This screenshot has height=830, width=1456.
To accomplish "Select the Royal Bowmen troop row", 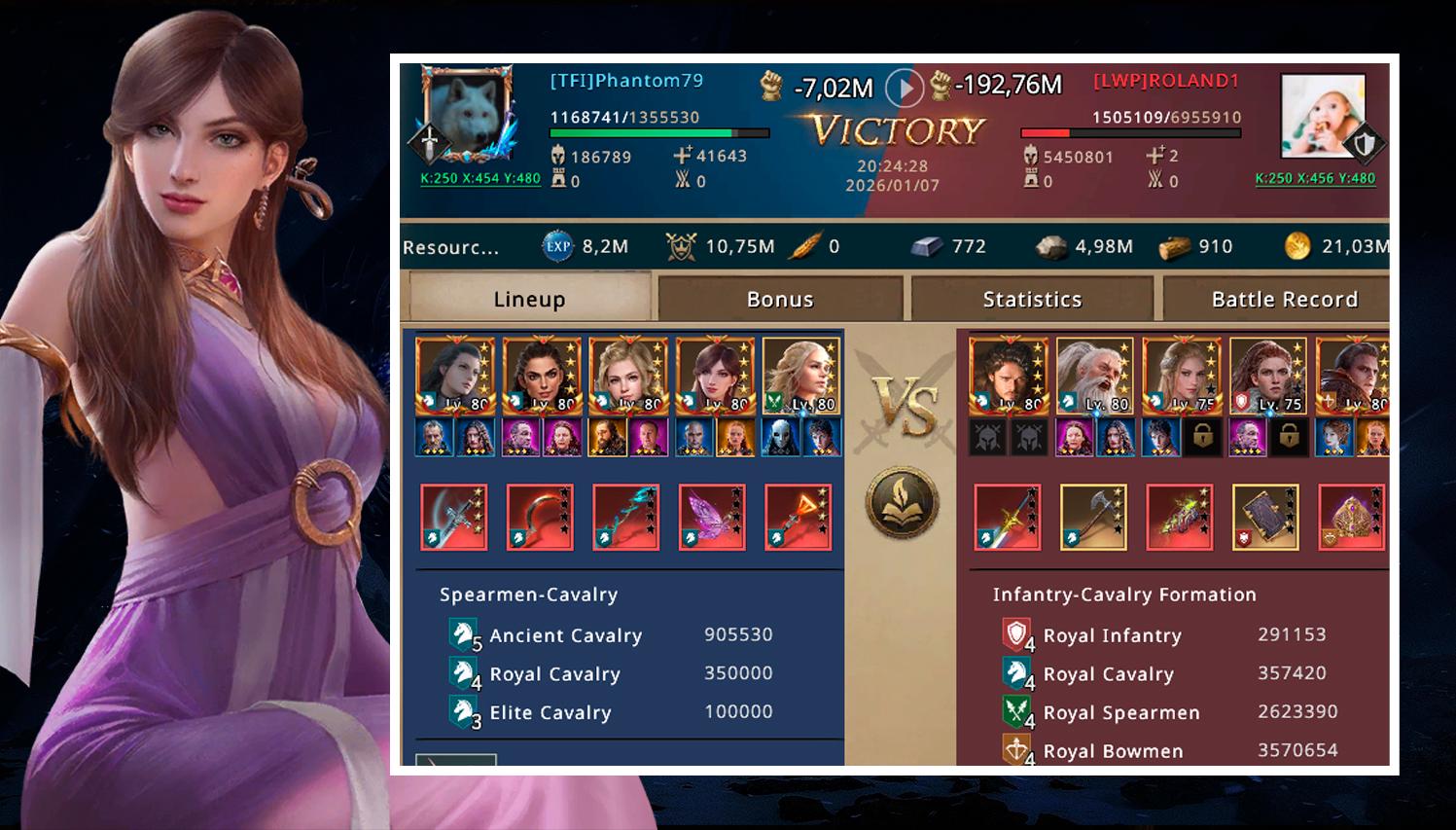I will (1169, 750).
